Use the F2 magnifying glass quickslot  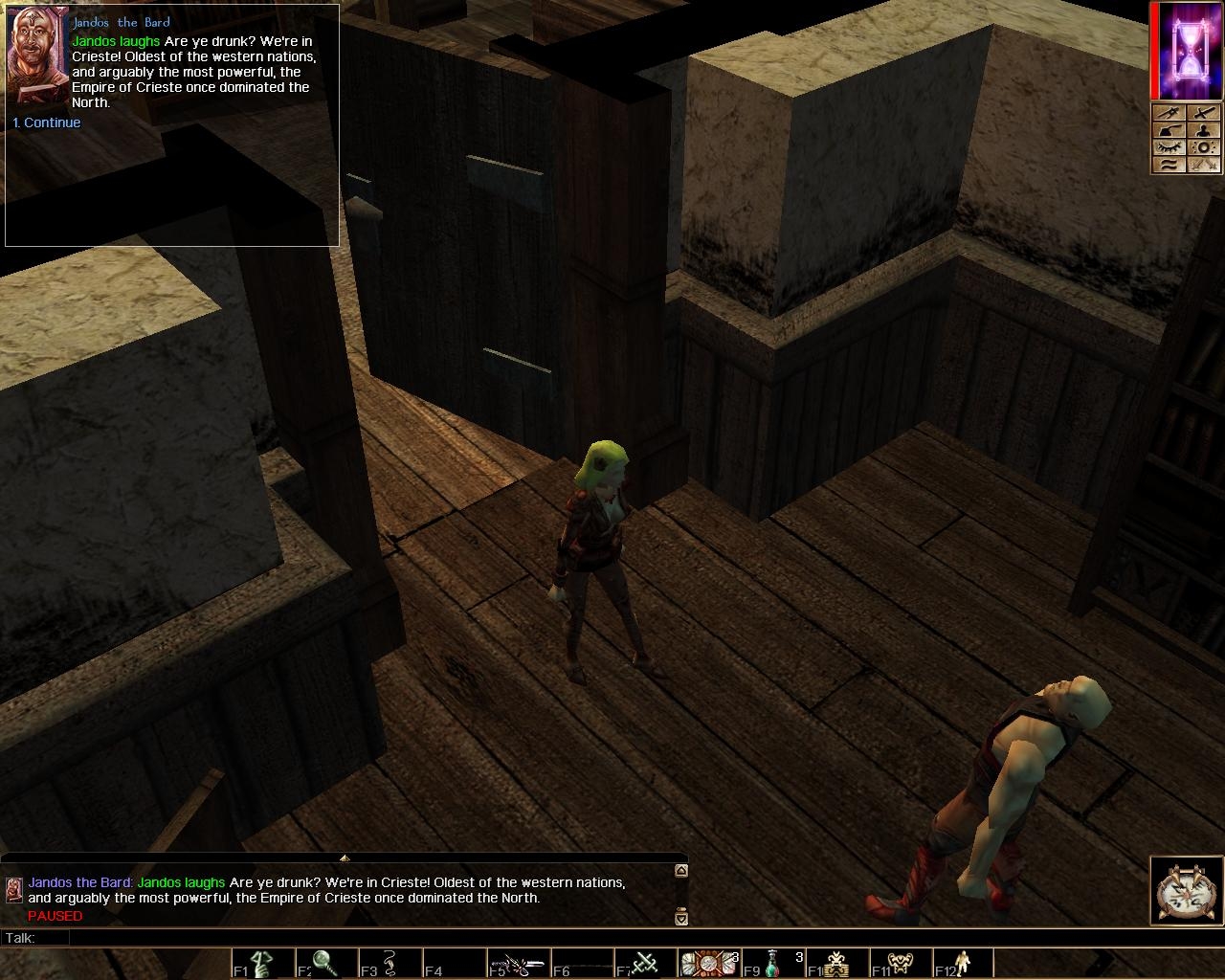(325, 963)
